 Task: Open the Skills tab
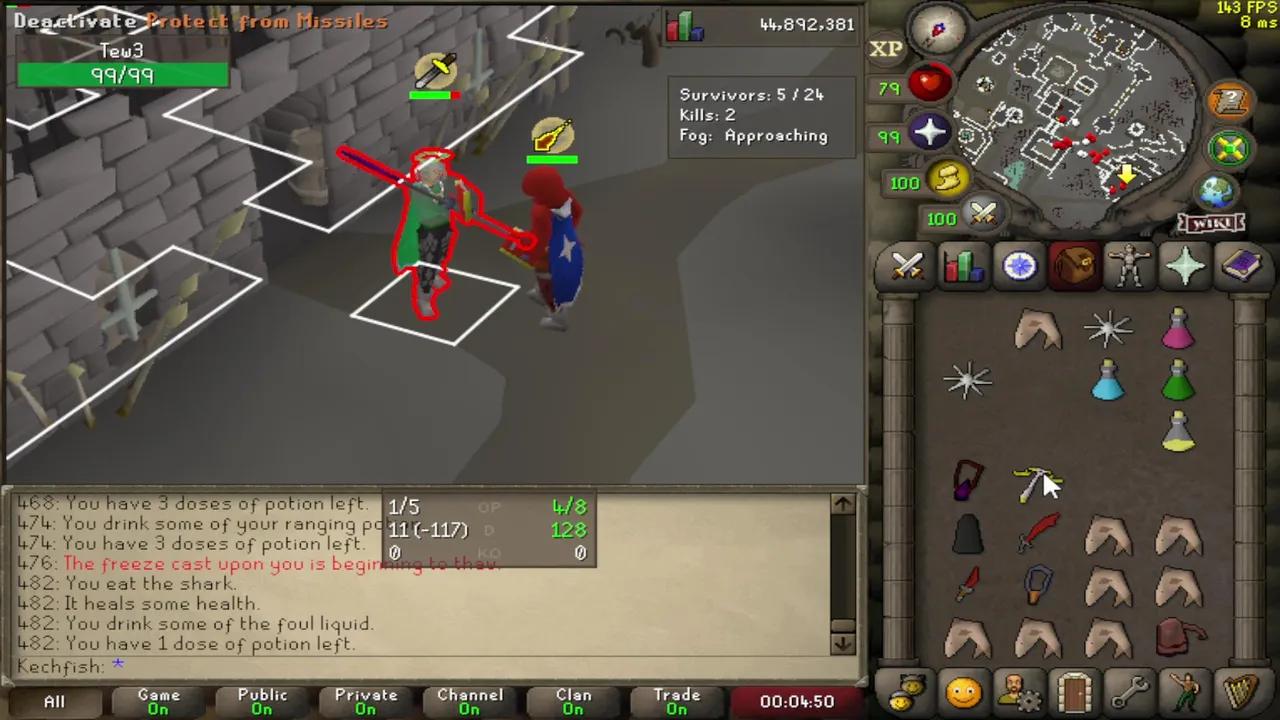(962, 265)
